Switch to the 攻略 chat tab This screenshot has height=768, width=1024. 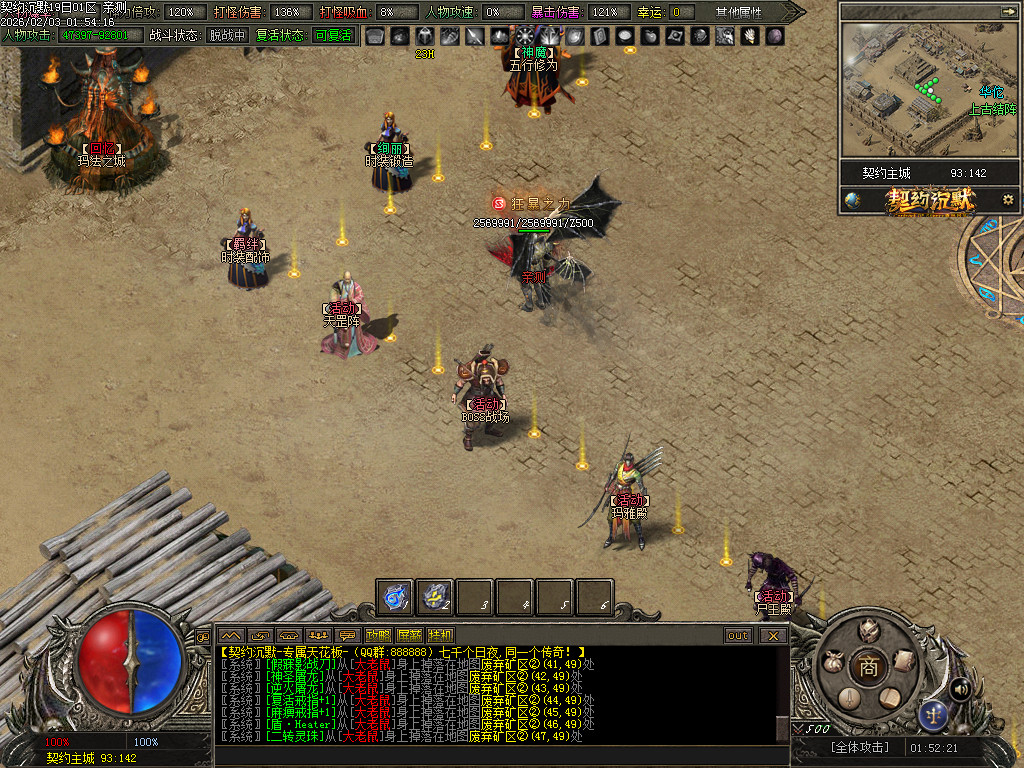pos(378,635)
